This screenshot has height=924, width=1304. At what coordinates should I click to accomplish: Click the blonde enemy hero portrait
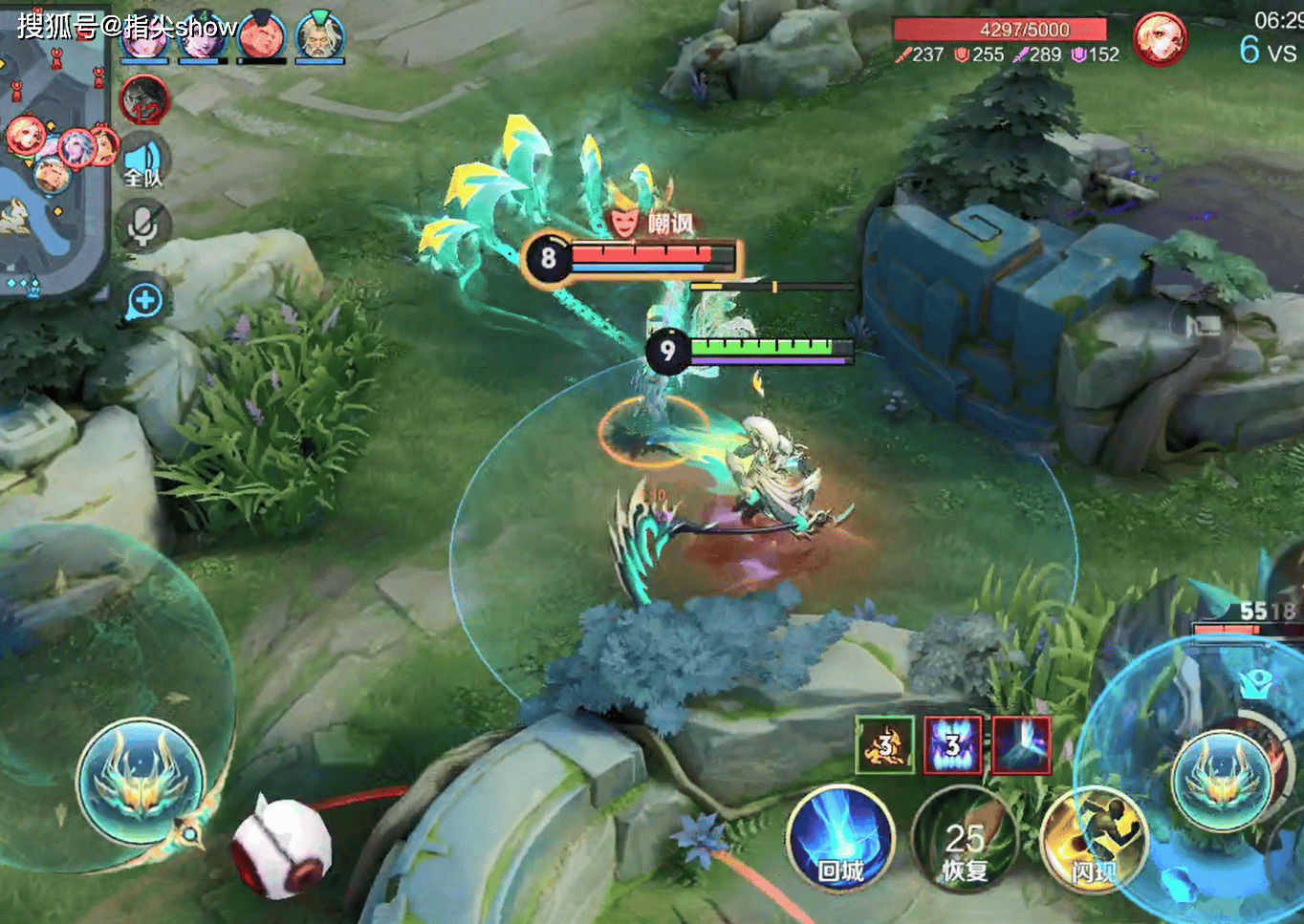coord(1159,39)
